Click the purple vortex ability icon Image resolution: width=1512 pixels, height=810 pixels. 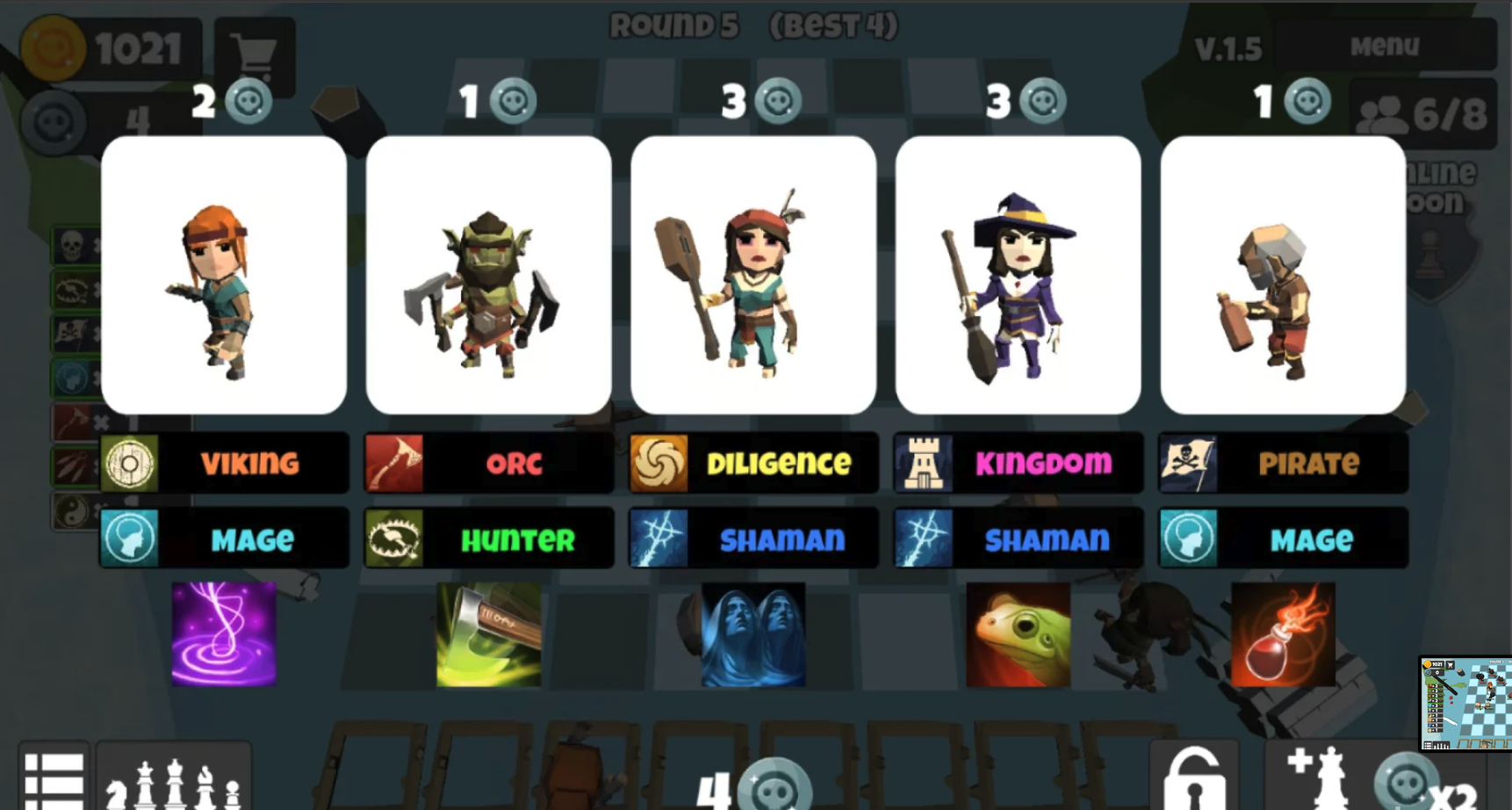(224, 633)
